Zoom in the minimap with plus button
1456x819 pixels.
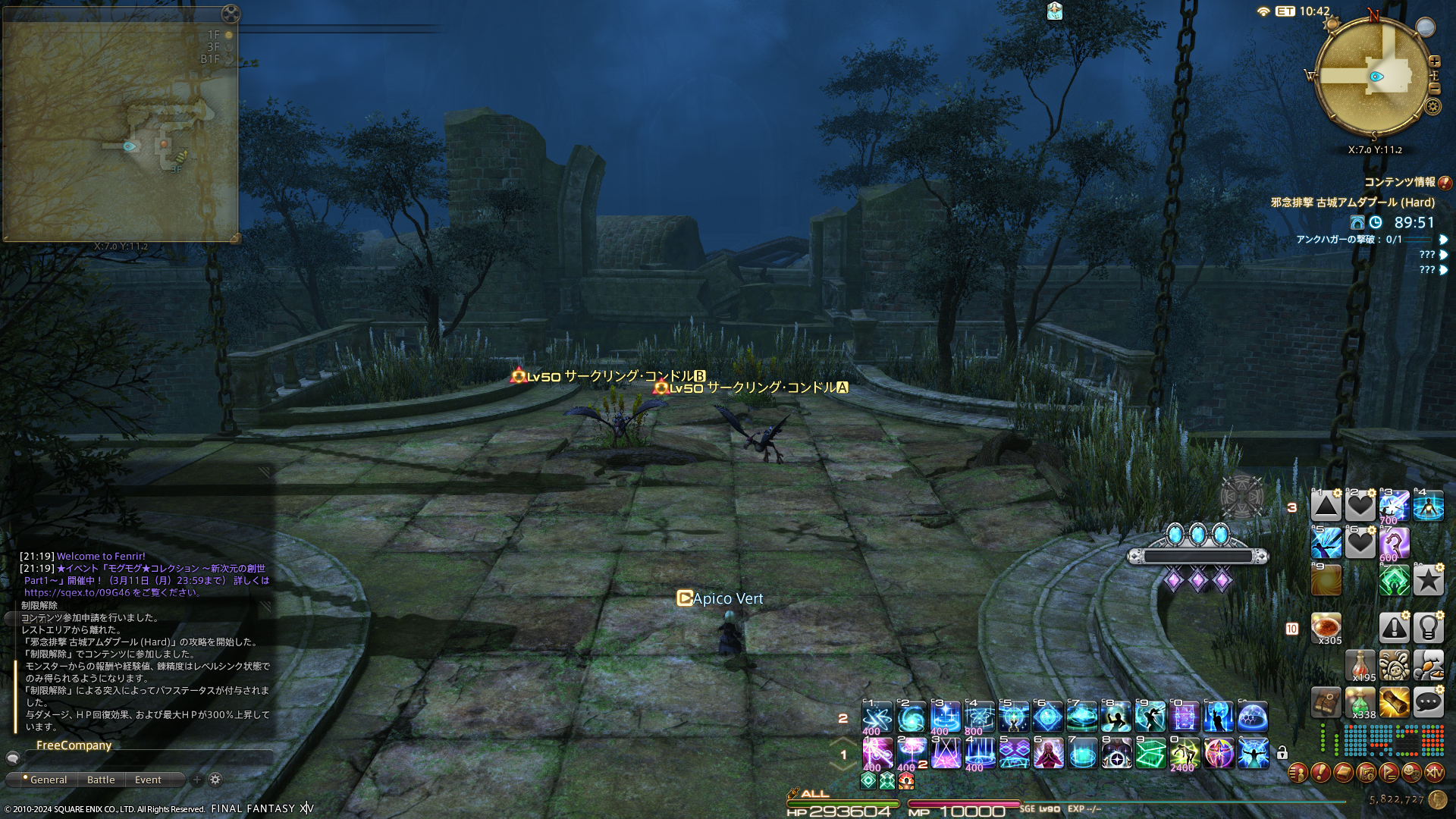pos(1434,61)
